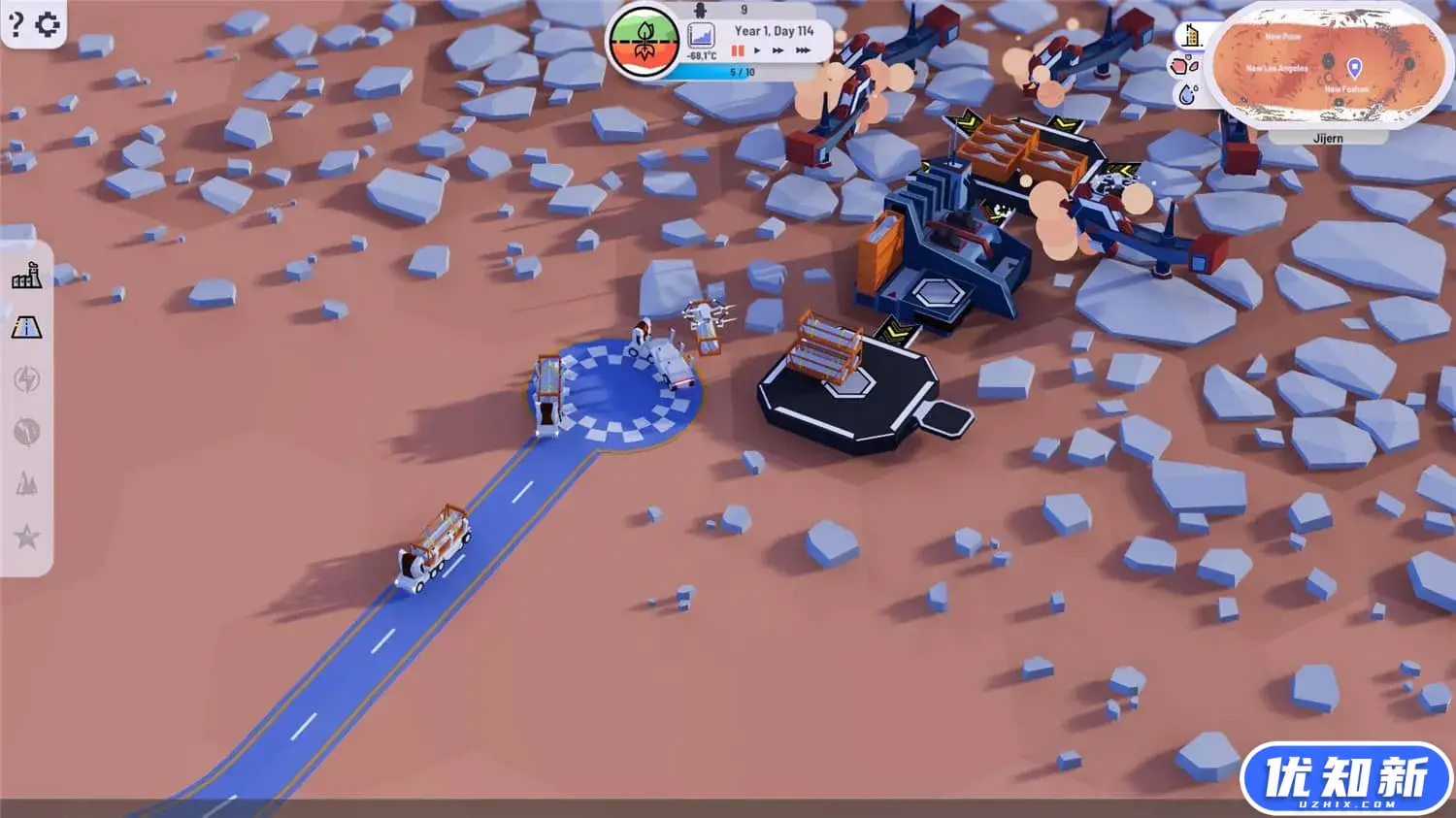Show the city buildings map overlay

[1191, 37]
